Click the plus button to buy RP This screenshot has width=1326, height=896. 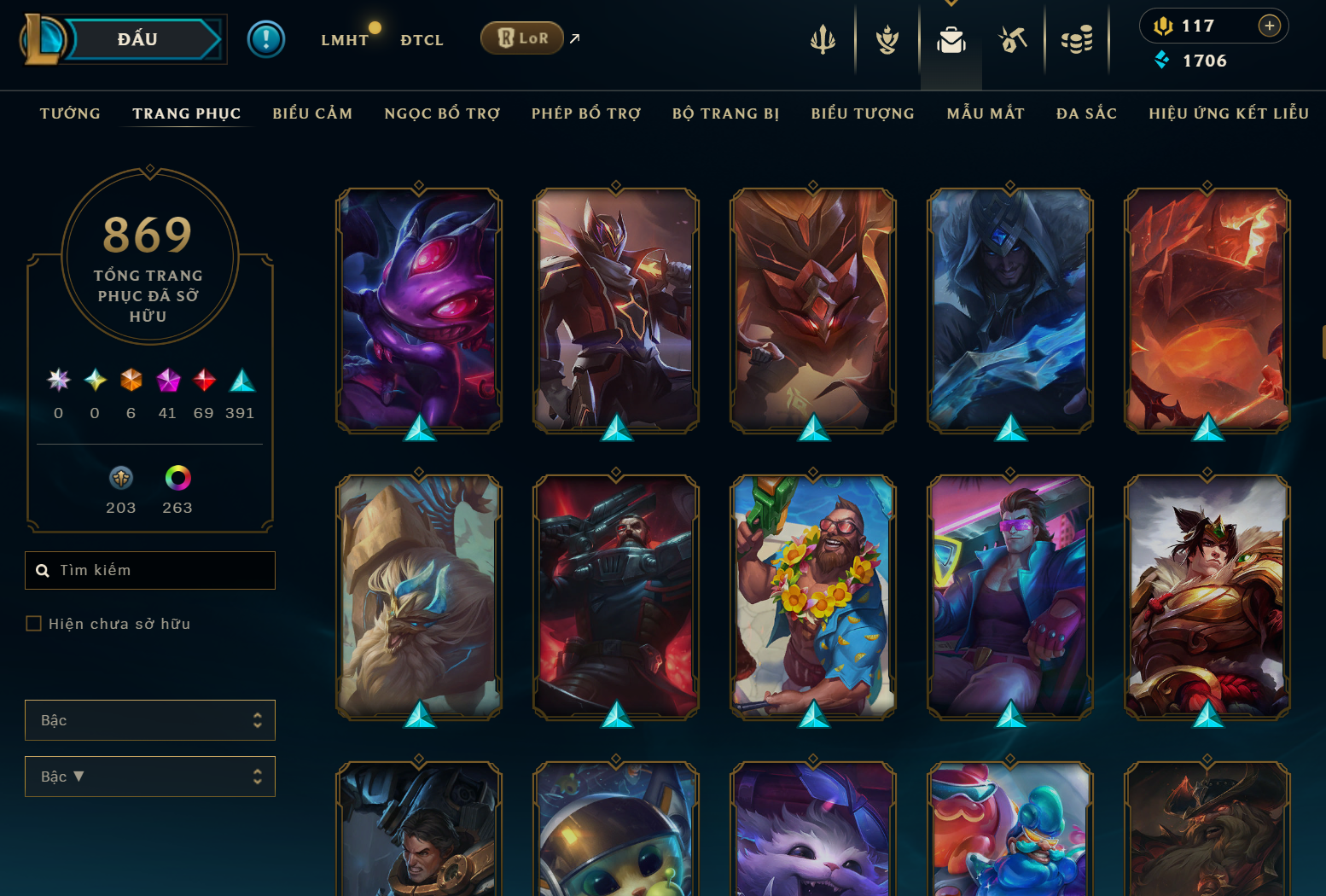tap(1270, 26)
